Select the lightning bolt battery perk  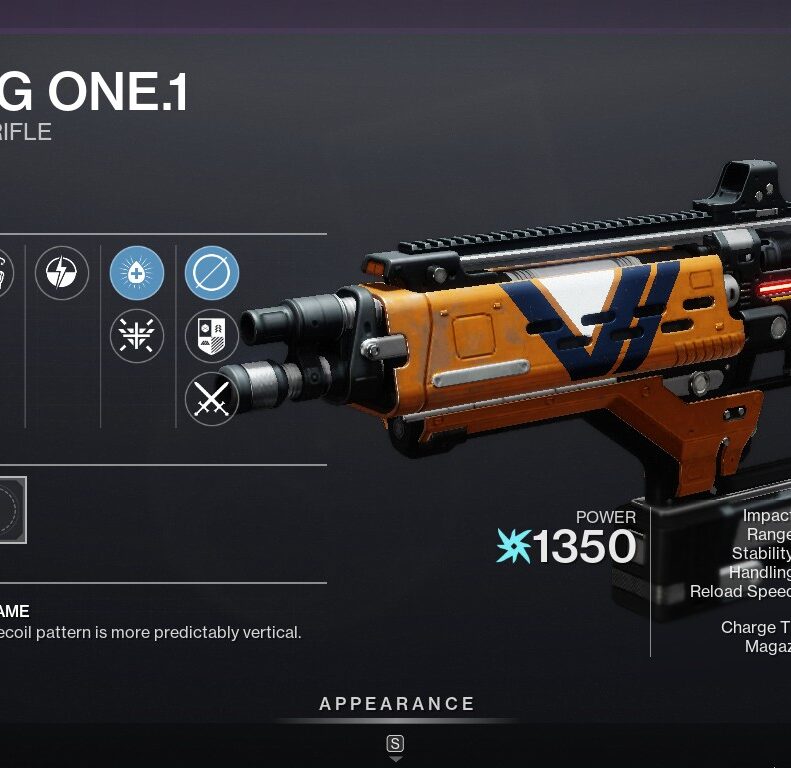point(62,273)
